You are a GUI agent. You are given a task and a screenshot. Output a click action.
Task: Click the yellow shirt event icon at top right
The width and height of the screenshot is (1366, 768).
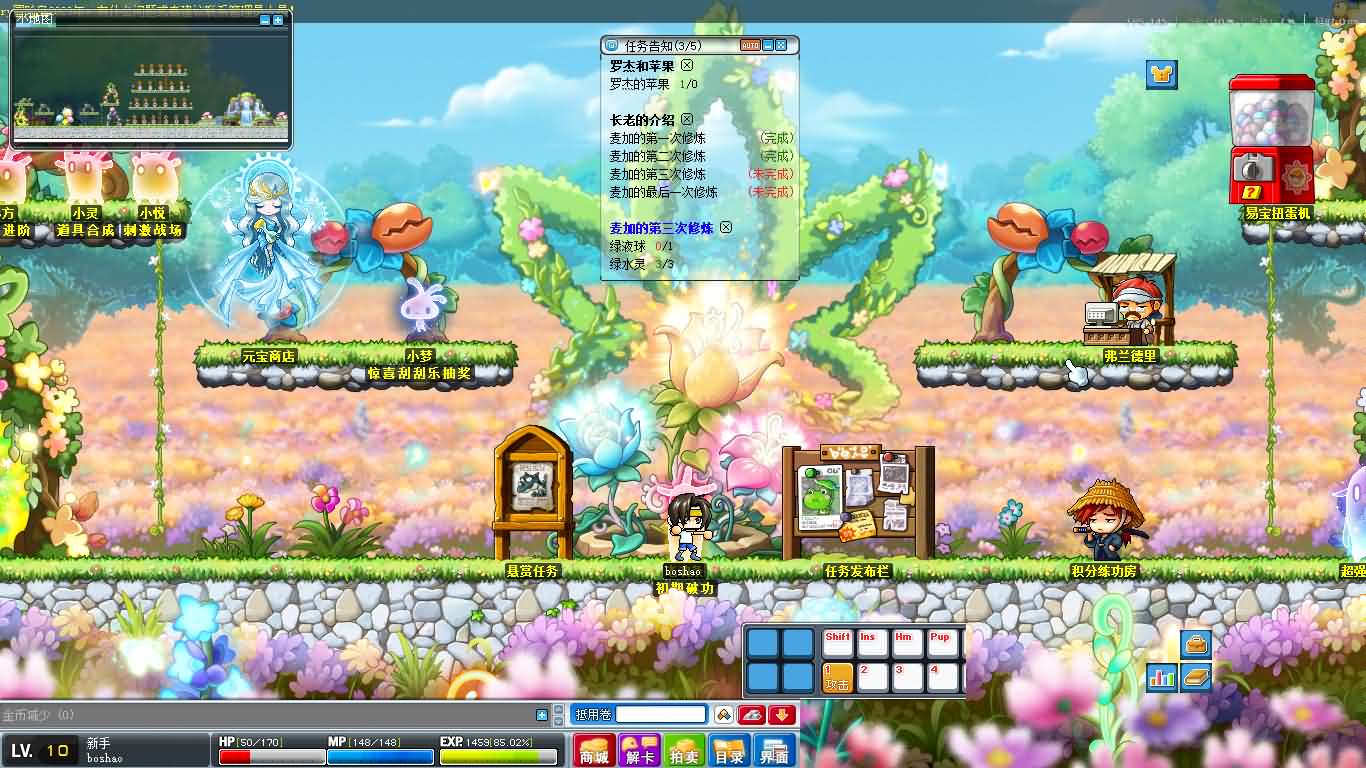[1160, 73]
